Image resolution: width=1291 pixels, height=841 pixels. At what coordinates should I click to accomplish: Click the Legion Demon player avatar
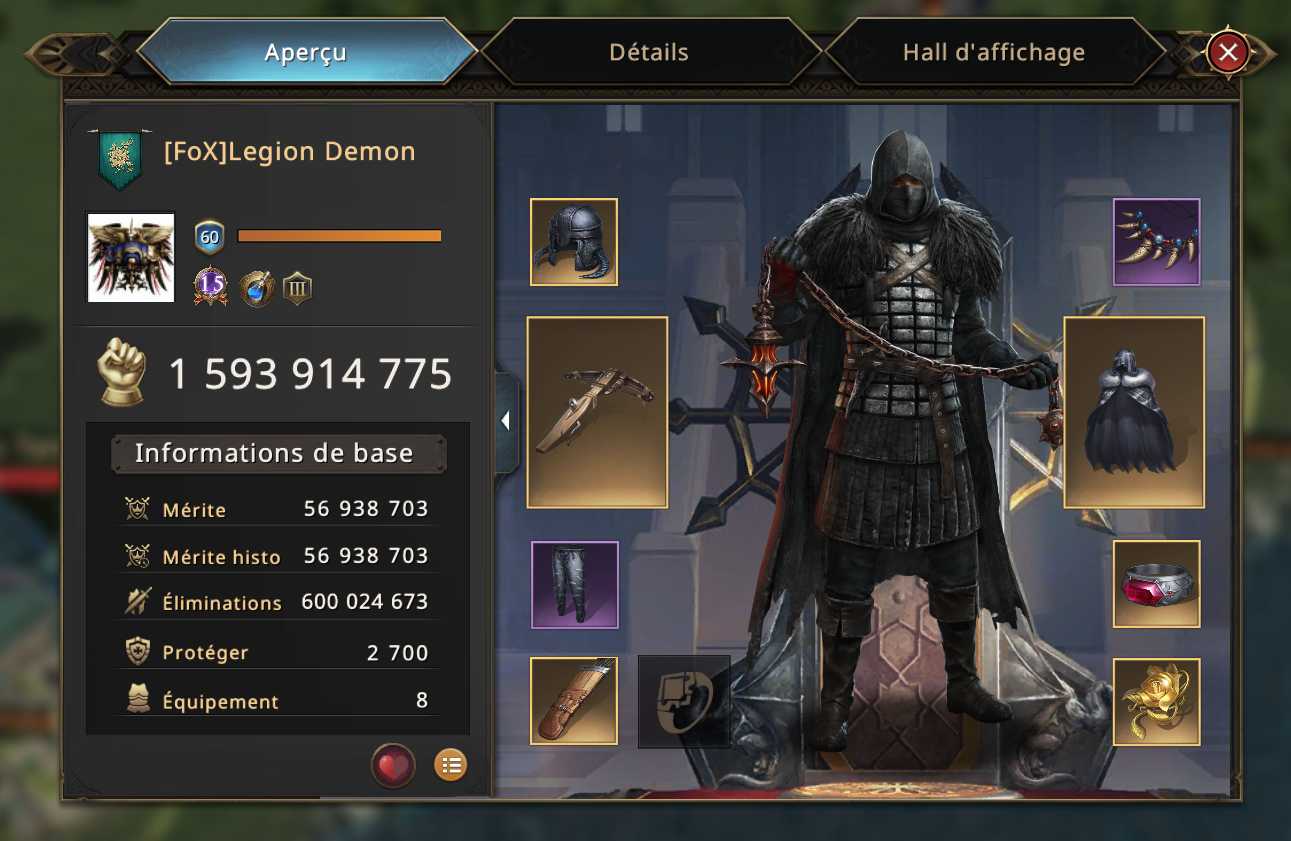coord(131,257)
